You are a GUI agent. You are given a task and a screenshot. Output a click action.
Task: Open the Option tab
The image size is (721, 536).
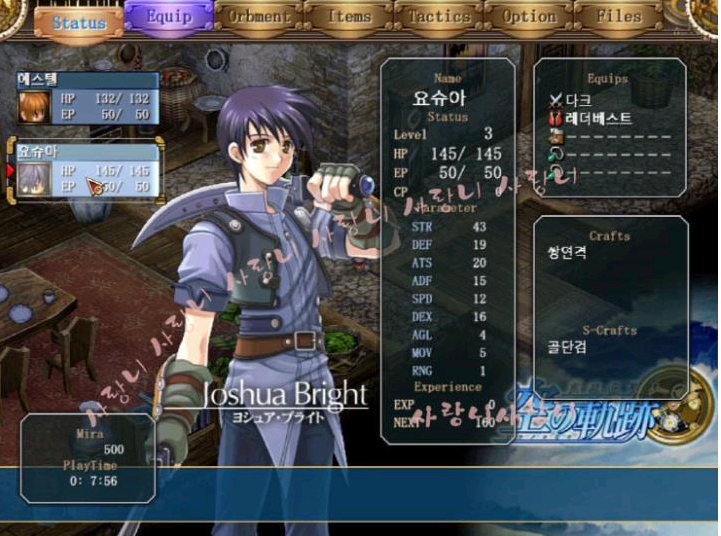click(x=529, y=17)
